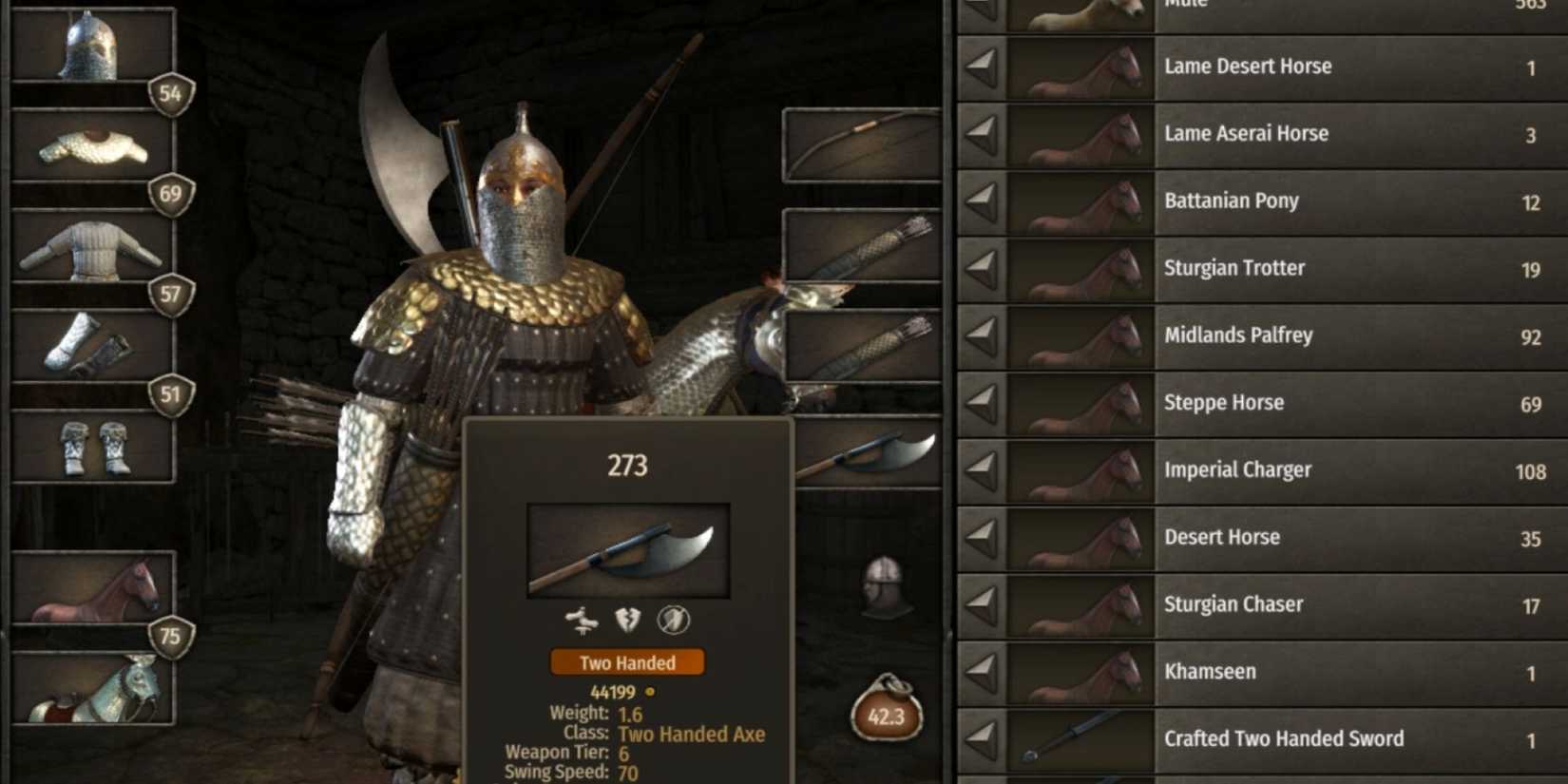
Task: Click the crush-through weapon trait icon
Action: point(583,621)
